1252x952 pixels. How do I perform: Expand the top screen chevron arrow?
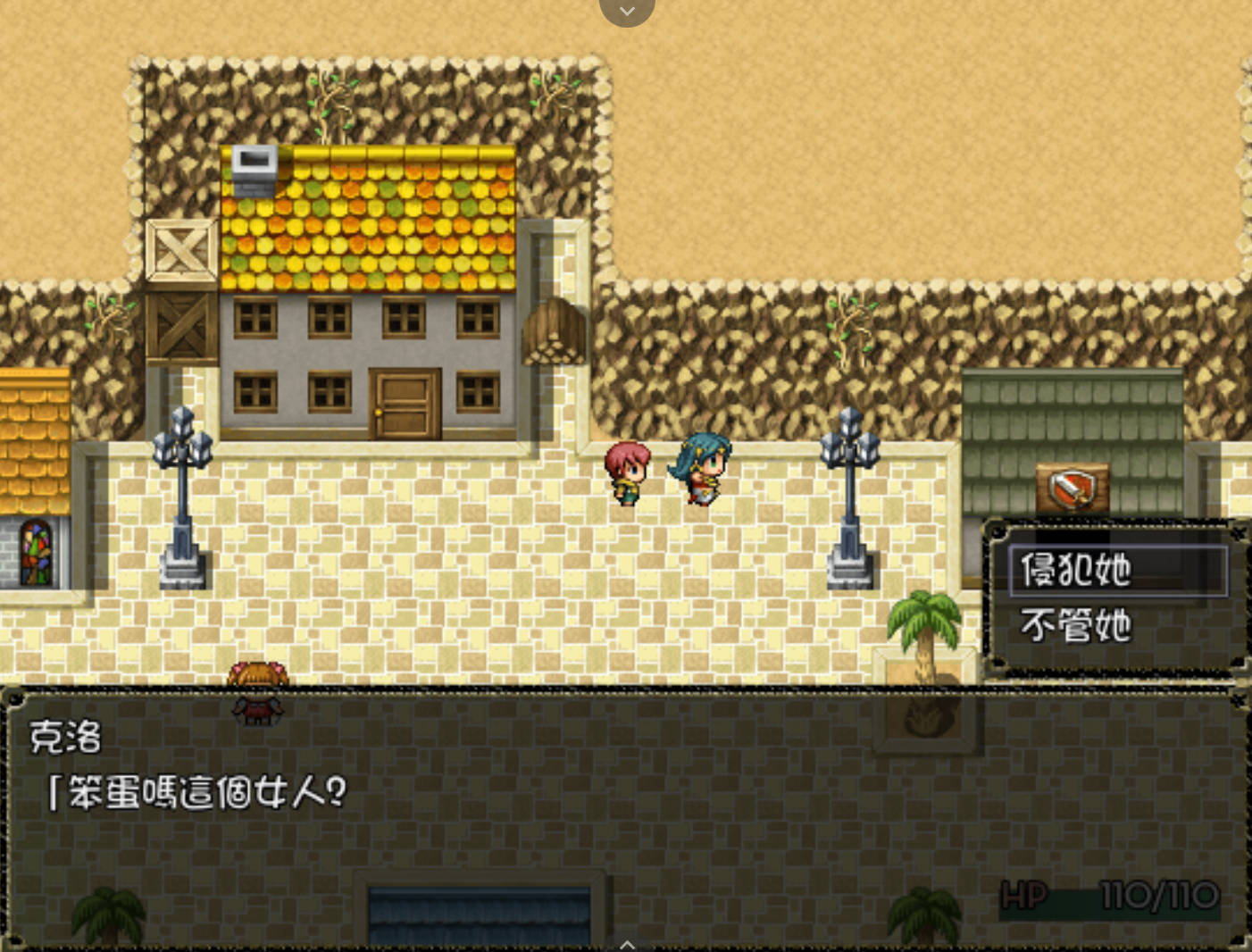point(627,11)
